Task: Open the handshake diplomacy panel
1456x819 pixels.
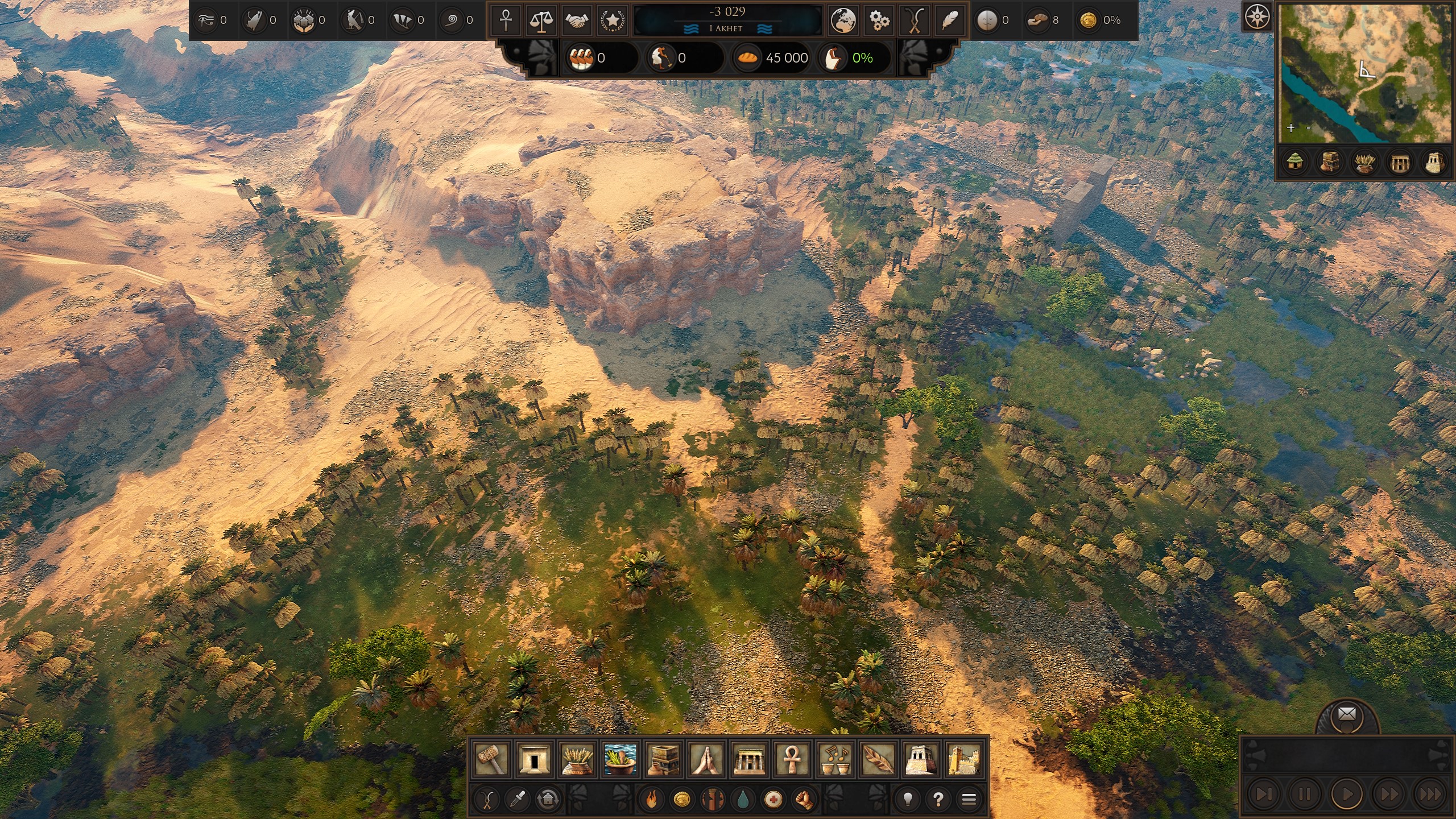Action: point(577,20)
